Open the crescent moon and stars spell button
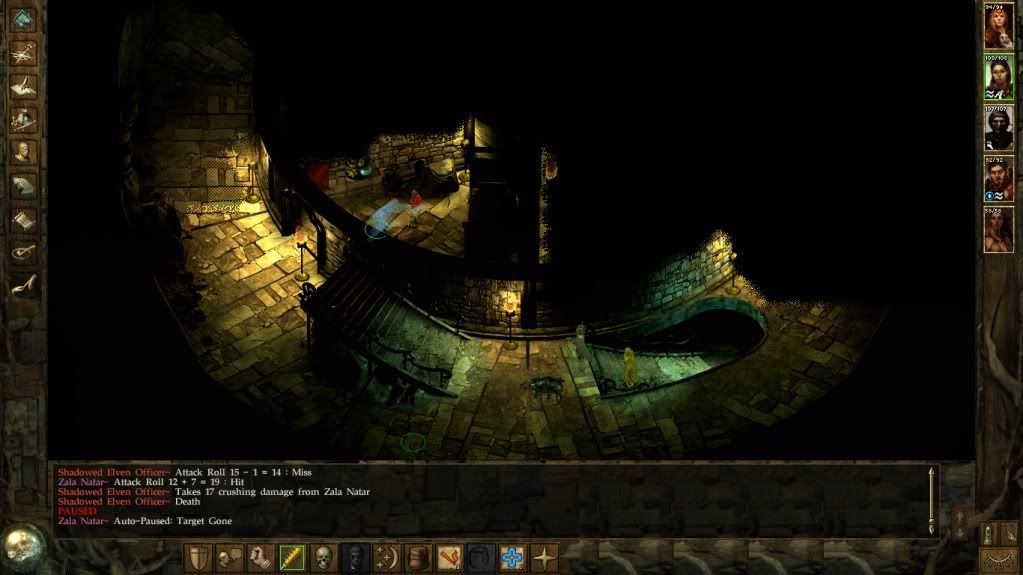1023x575 pixels. point(386,557)
